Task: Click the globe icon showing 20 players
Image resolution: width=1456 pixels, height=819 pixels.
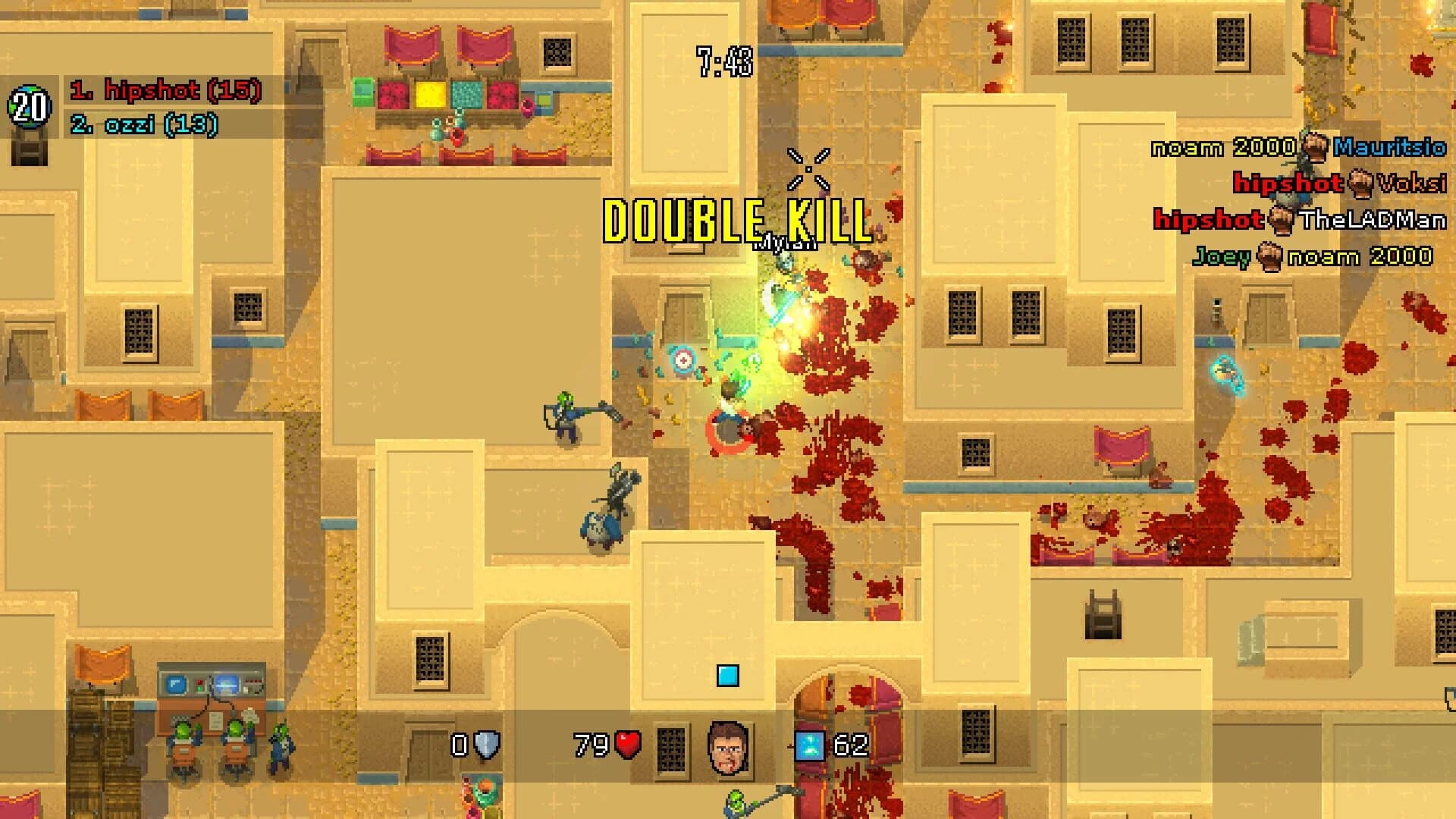Action: point(28,105)
